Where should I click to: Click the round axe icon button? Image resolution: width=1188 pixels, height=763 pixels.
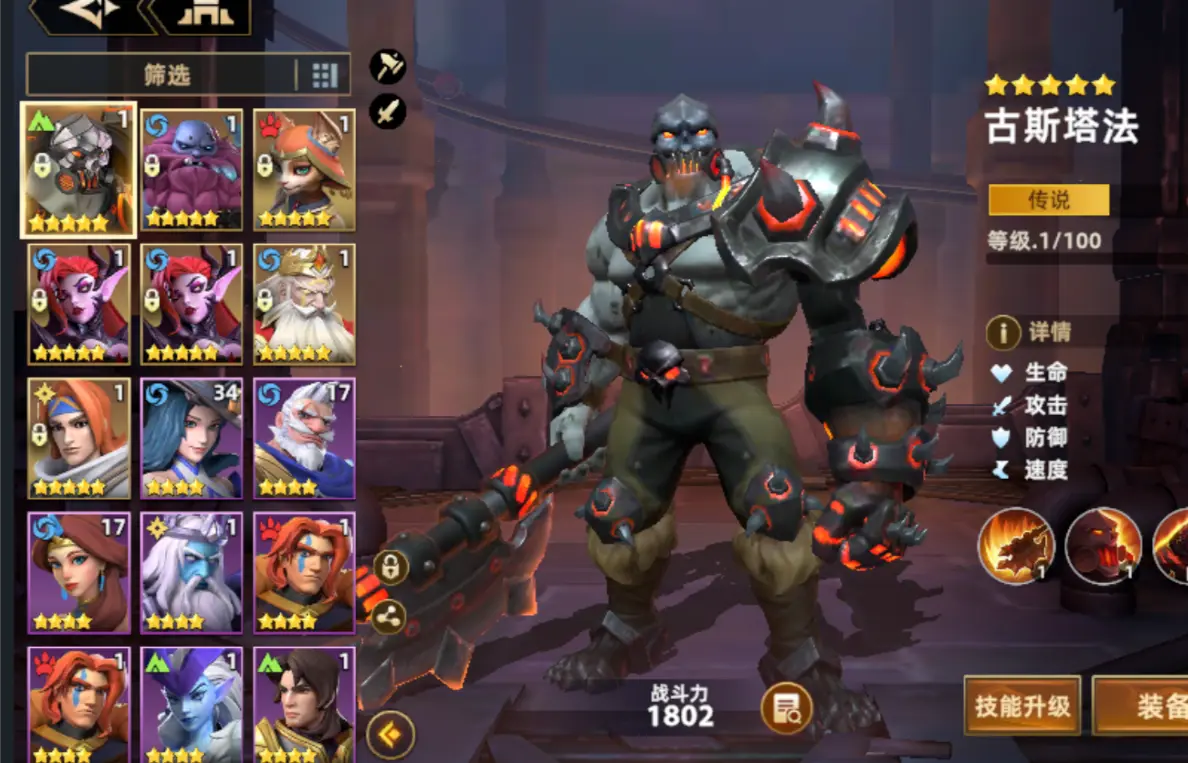pyautogui.click(x=388, y=67)
